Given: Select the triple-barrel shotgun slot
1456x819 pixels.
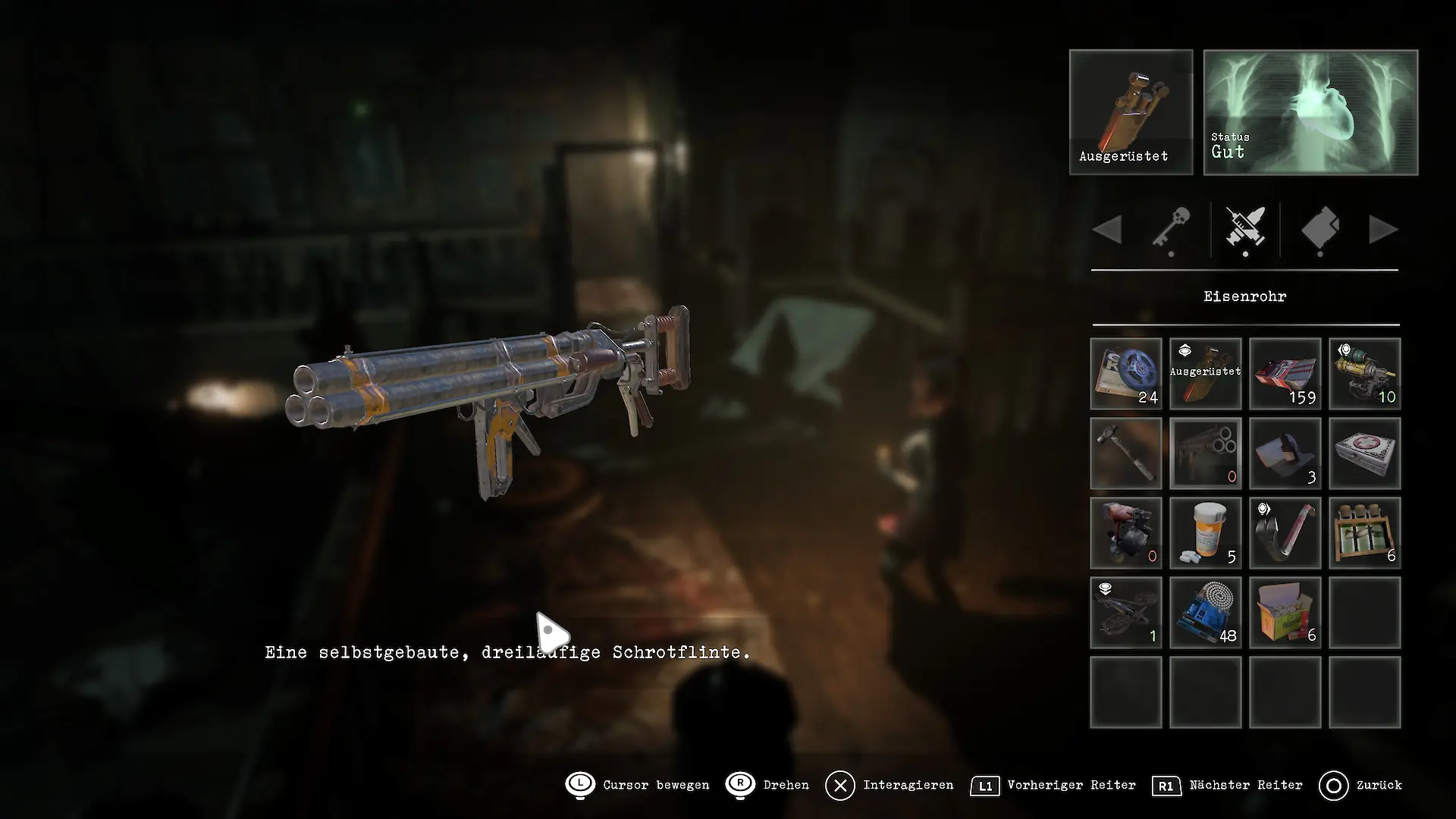Looking at the screenshot, I should 1206,453.
